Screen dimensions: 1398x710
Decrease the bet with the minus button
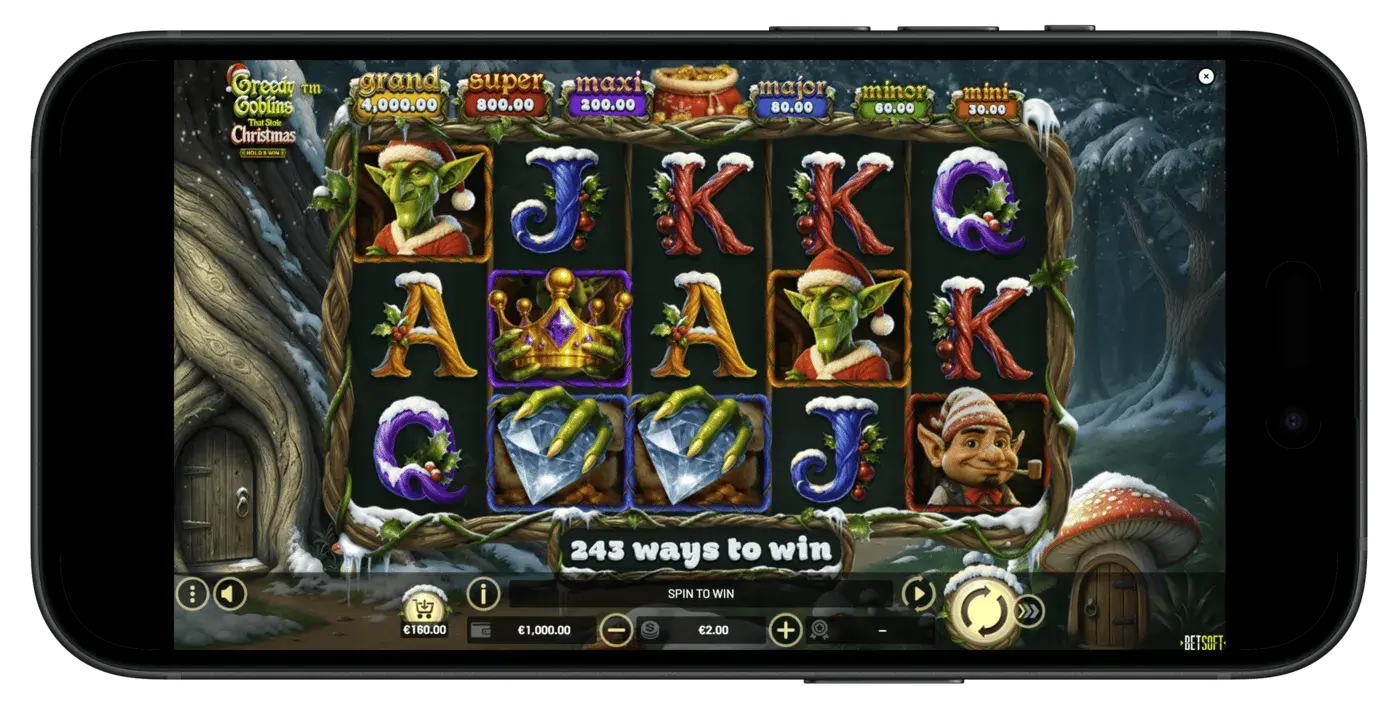coord(616,630)
